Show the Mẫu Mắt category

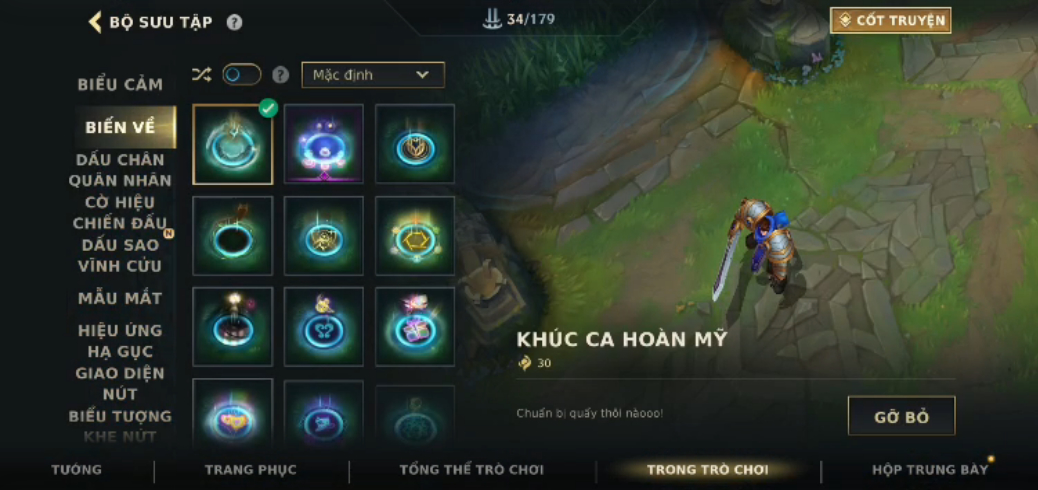click(x=121, y=298)
